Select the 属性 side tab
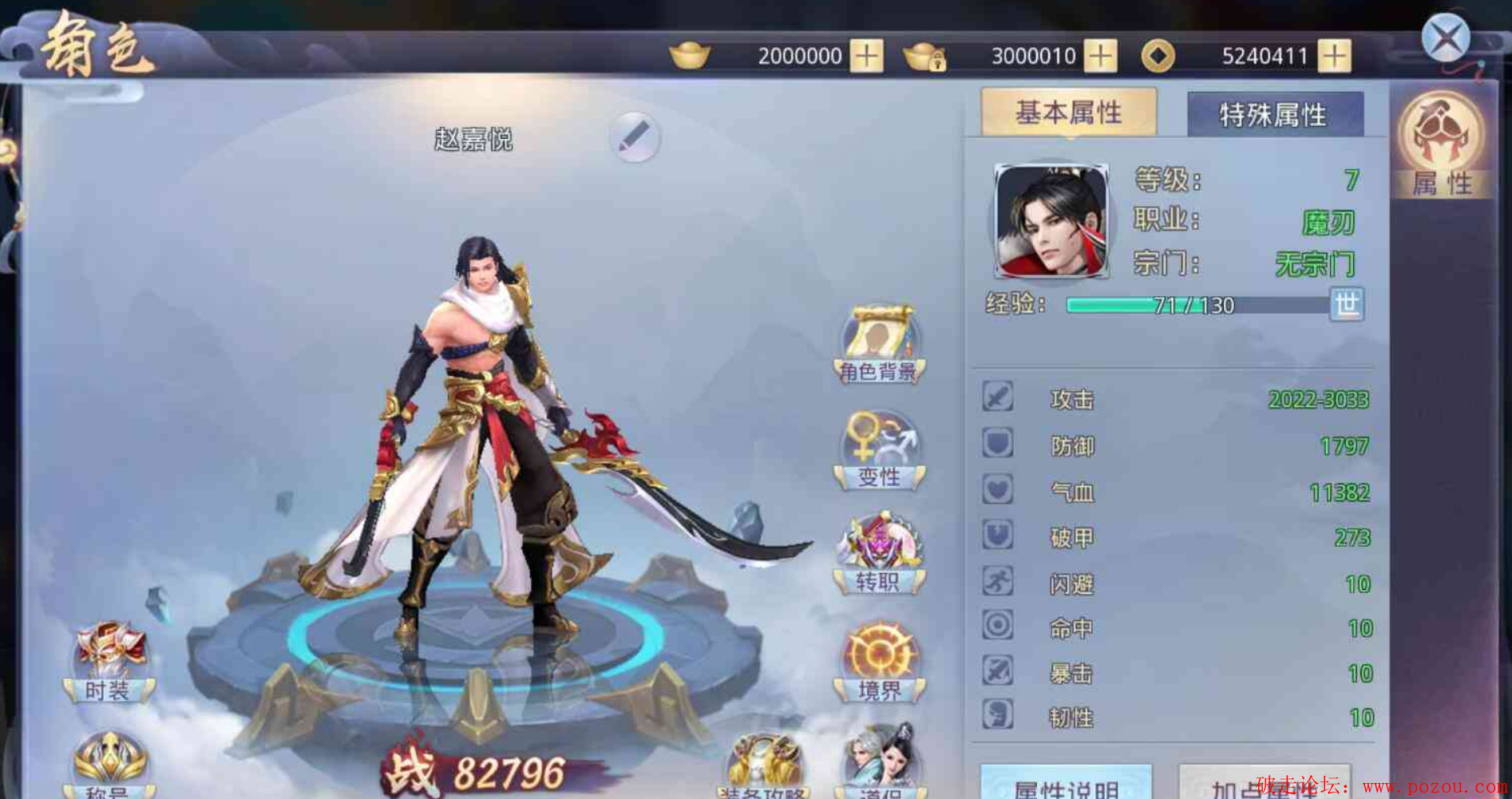Image resolution: width=1512 pixels, height=799 pixels. (1442, 145)
